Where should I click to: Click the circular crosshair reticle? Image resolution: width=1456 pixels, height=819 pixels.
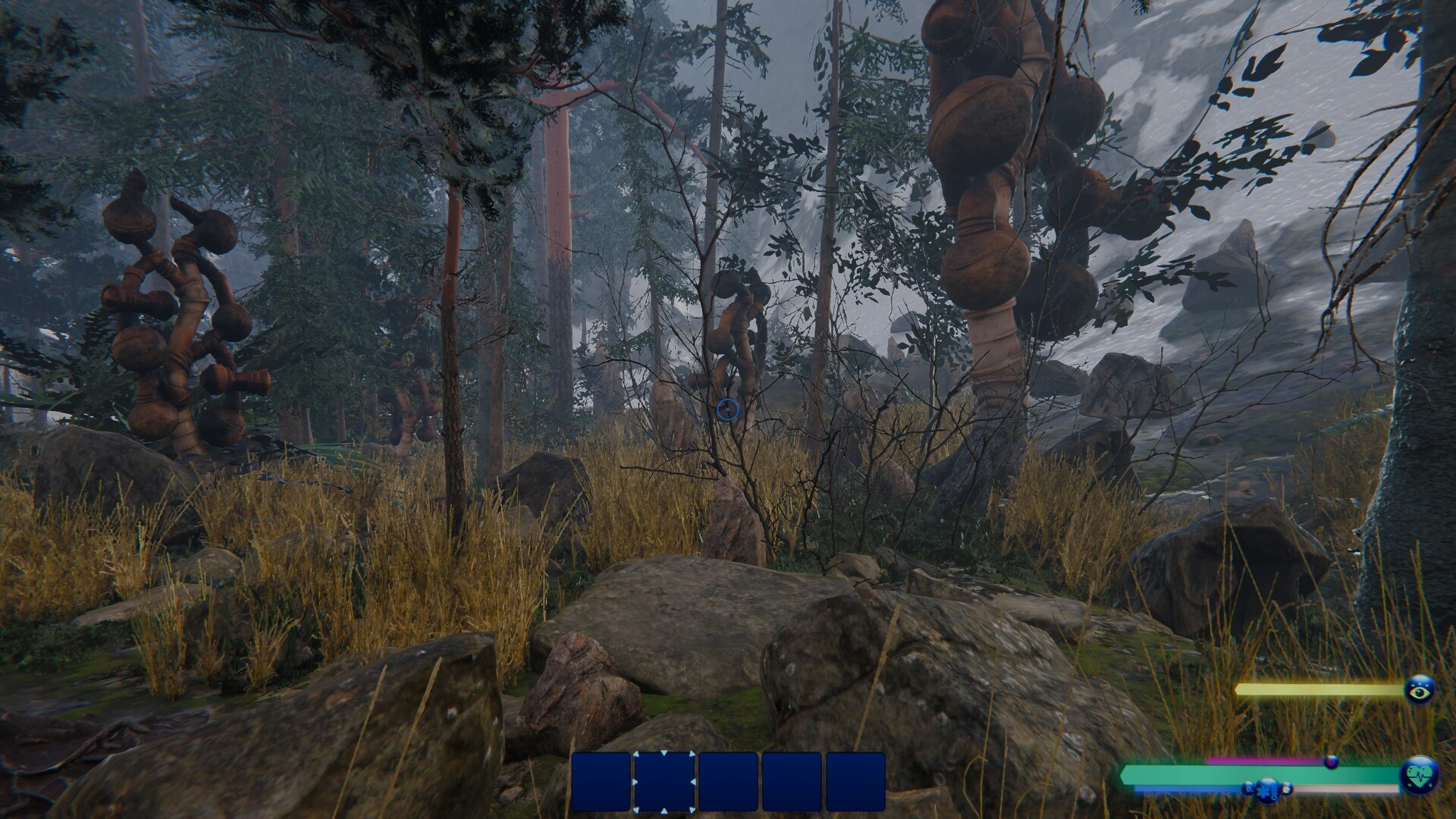pyautogui.click(x=729, y=409)
